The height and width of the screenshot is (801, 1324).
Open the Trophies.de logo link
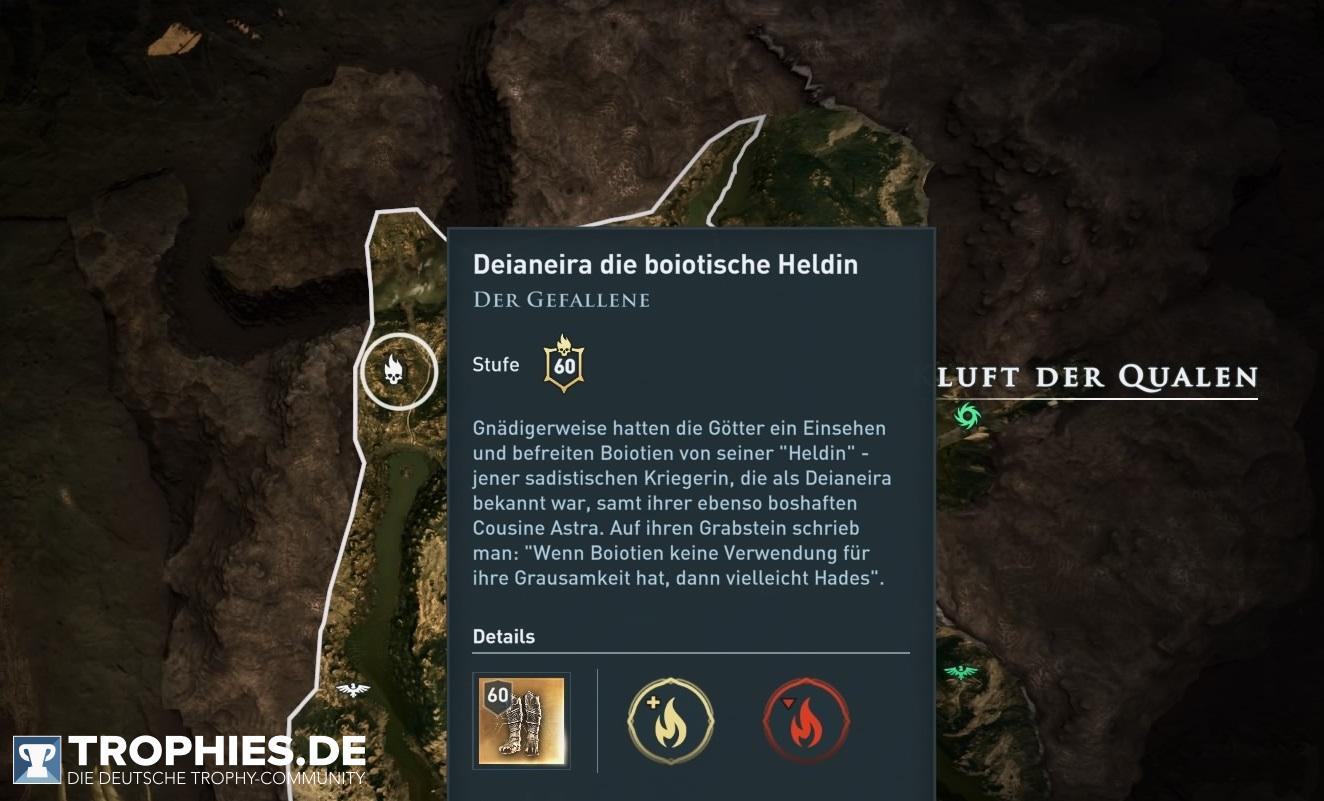click(190, 758)
